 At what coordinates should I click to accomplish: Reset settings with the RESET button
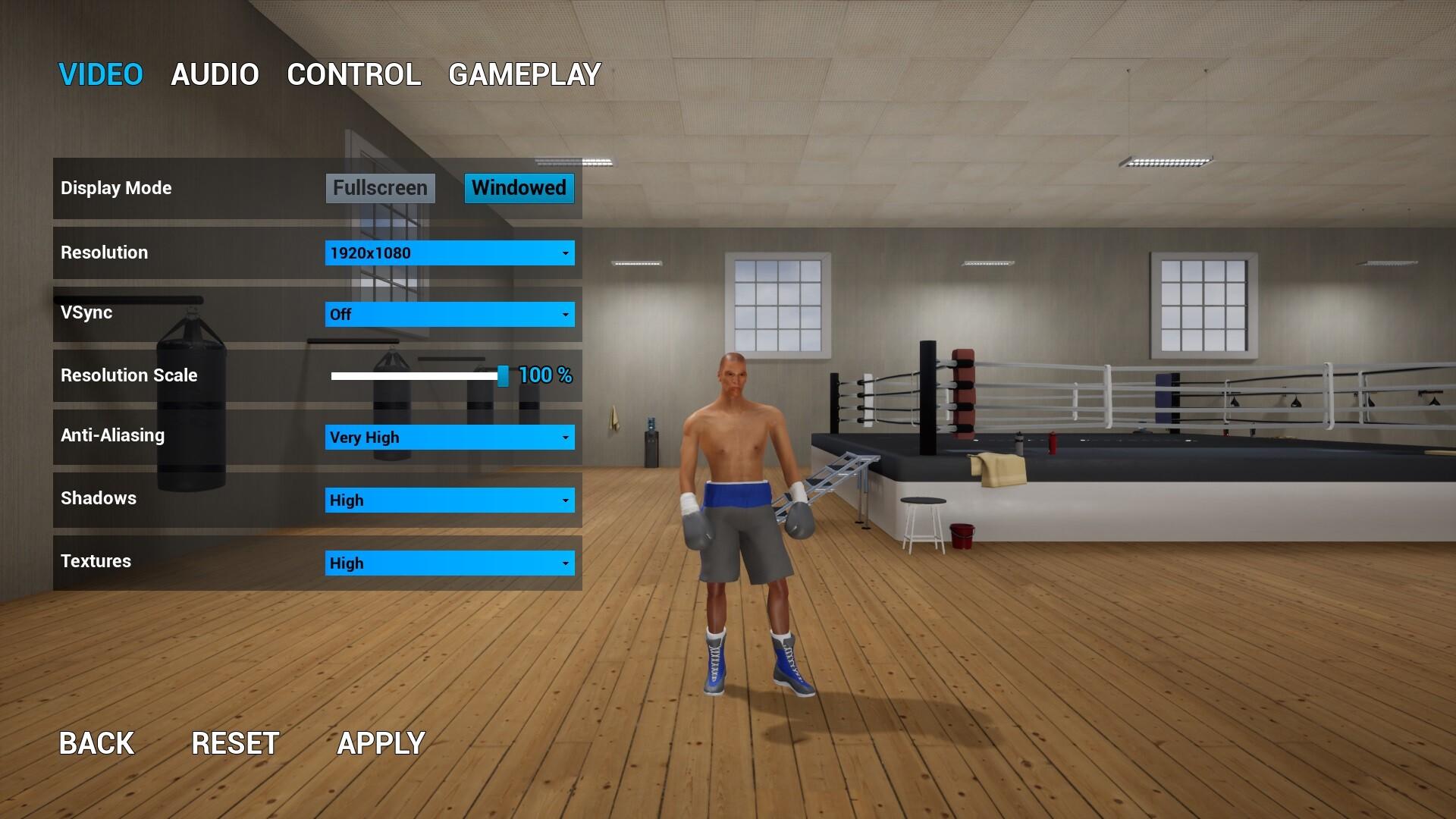(236, 743)
